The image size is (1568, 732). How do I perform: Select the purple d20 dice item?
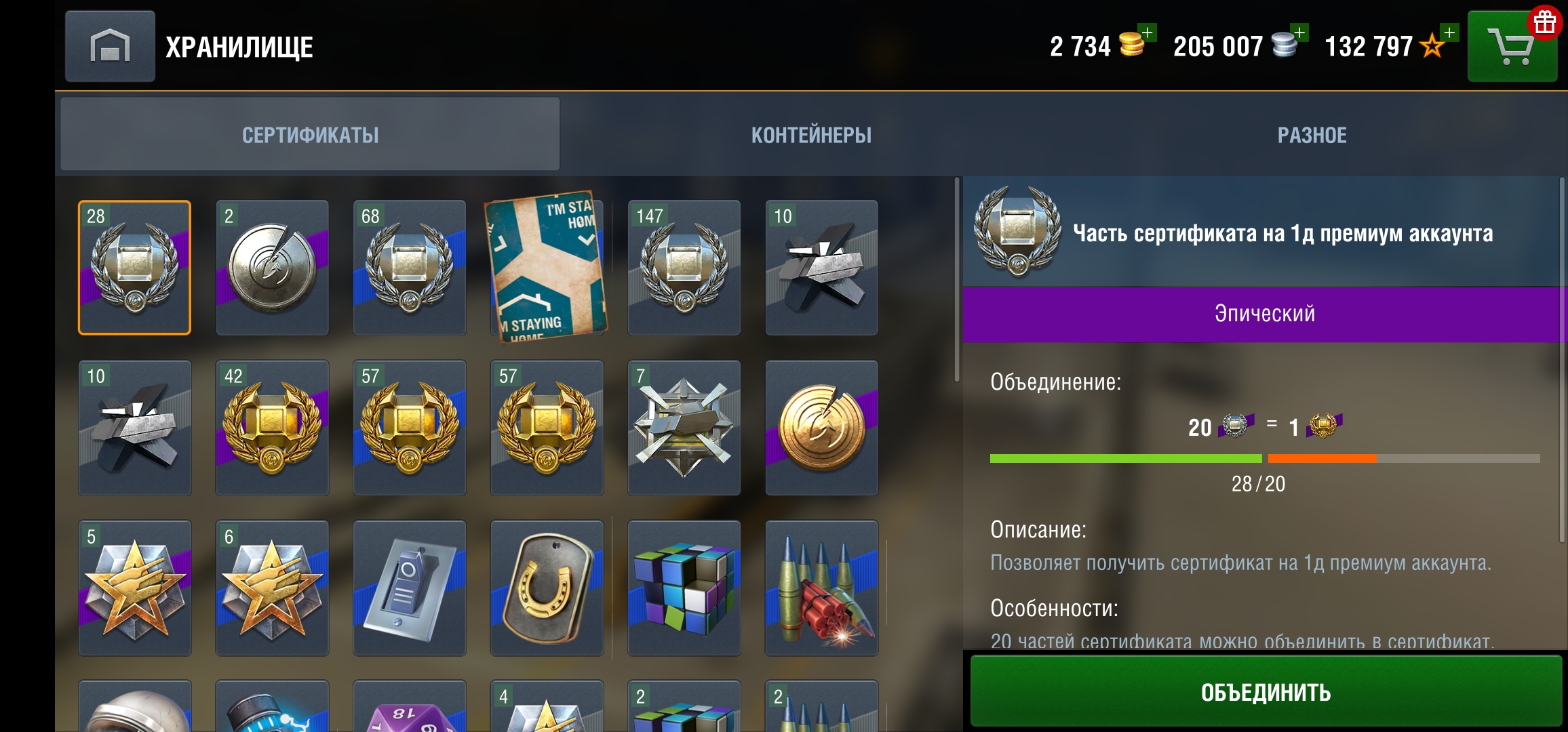point(410,712)
